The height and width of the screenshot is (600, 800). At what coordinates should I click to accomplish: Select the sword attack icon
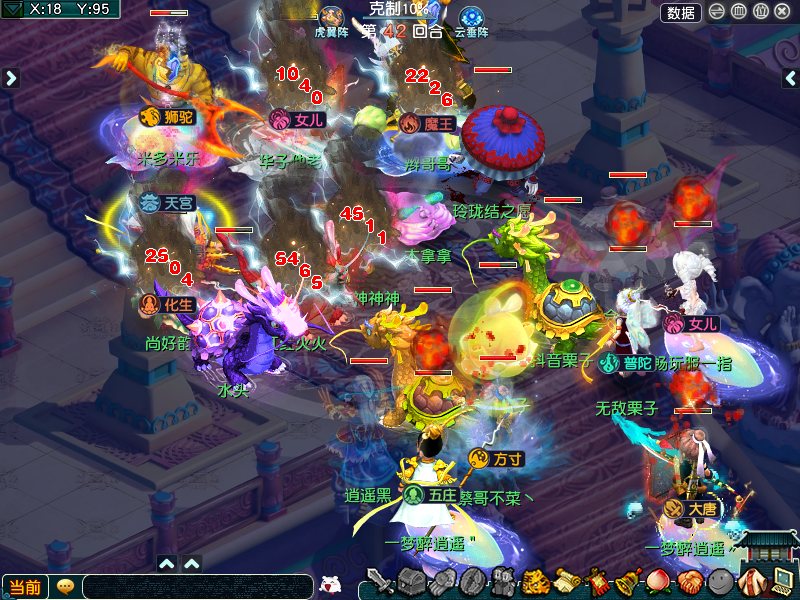[380, 581]
